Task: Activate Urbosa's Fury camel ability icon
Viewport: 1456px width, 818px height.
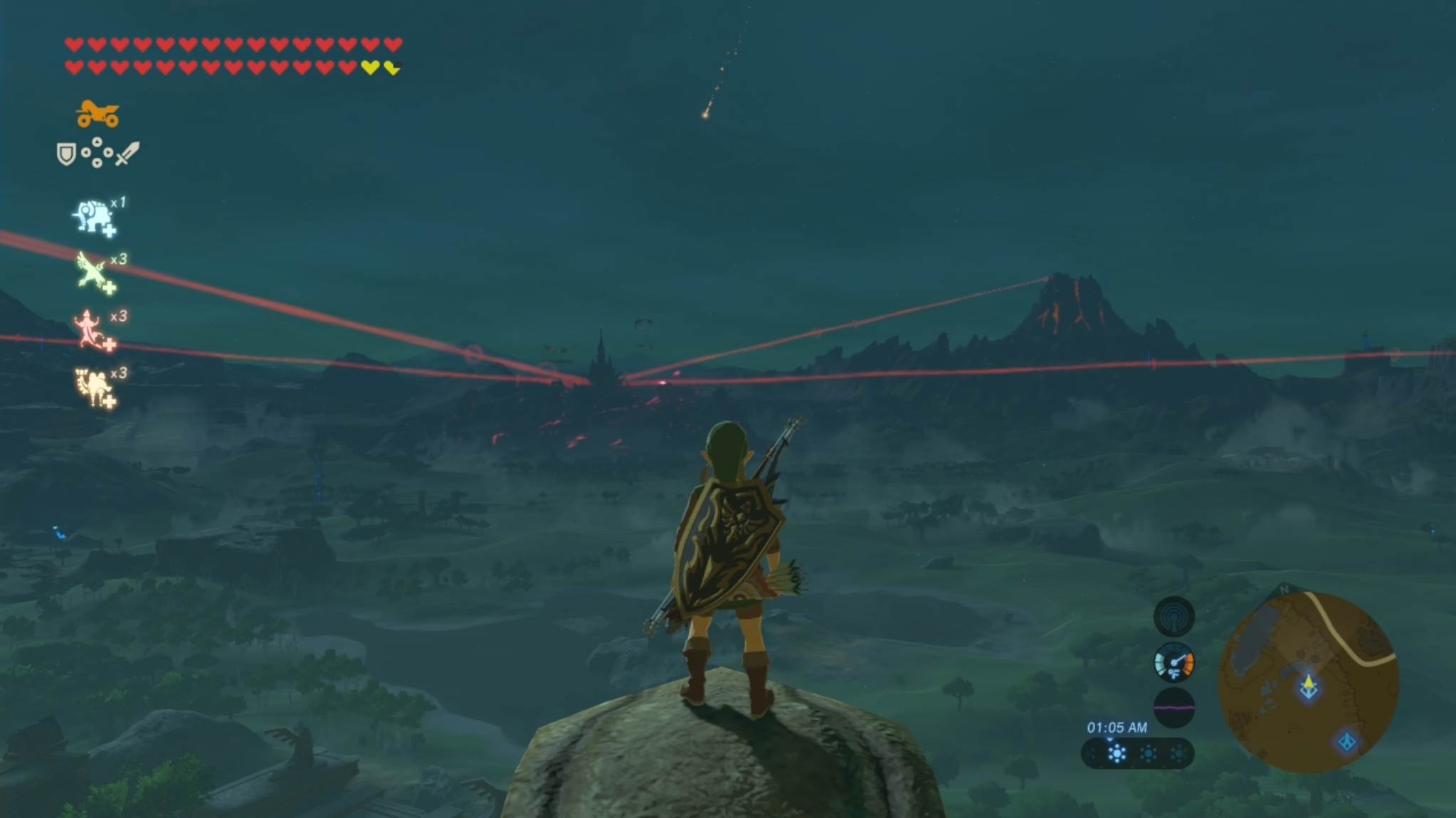Action: coord(95,388)
